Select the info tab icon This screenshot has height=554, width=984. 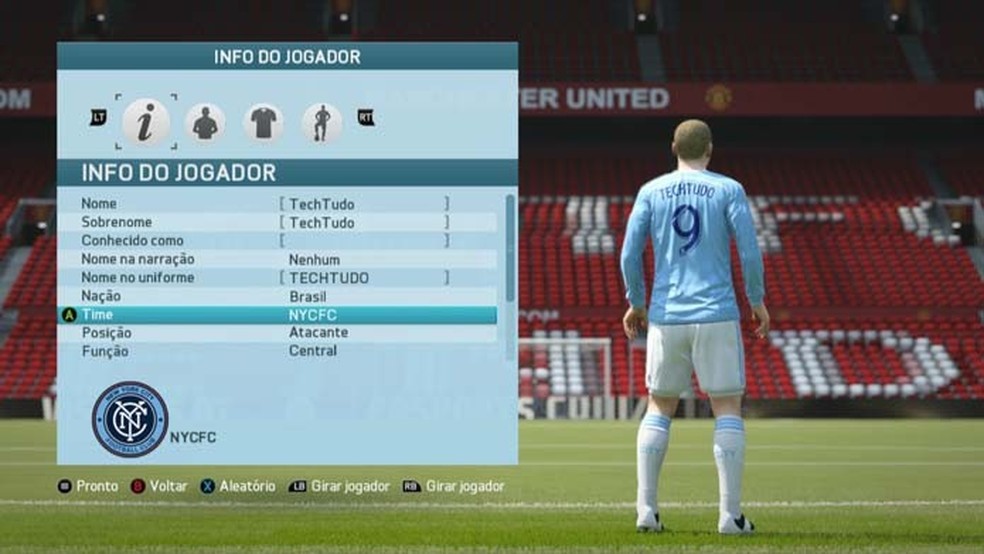coord(146,122)
